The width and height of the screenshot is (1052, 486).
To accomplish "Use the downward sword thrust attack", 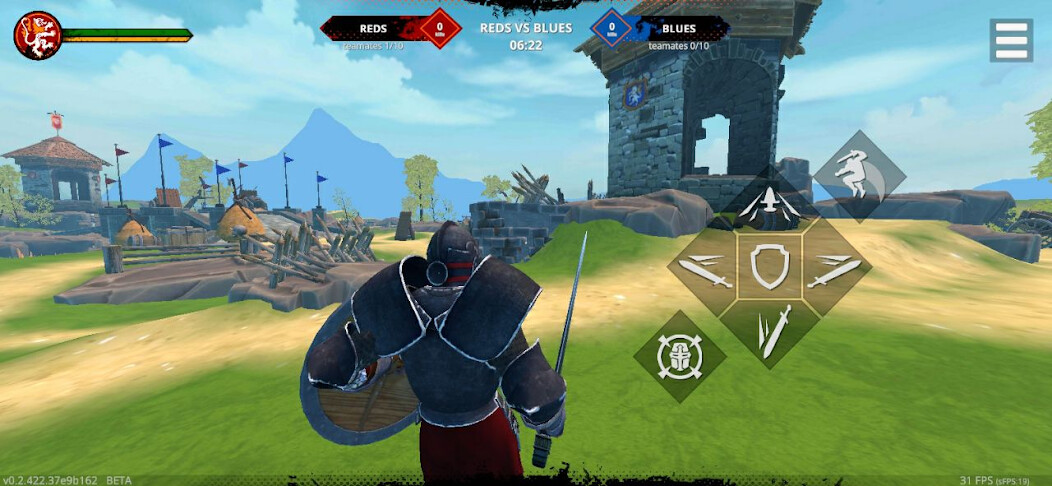I will 770,330.
